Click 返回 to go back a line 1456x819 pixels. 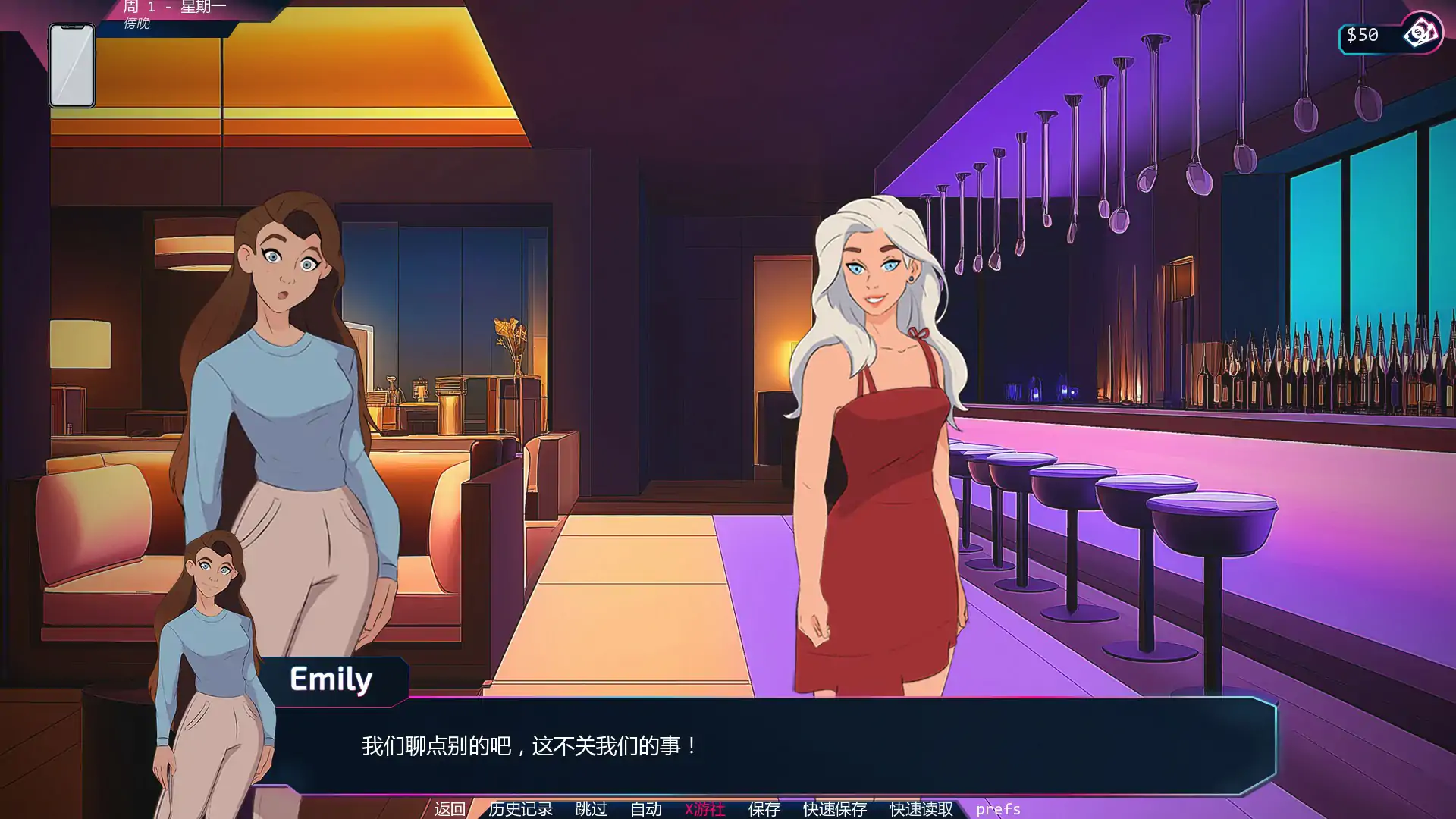(449, 809)
